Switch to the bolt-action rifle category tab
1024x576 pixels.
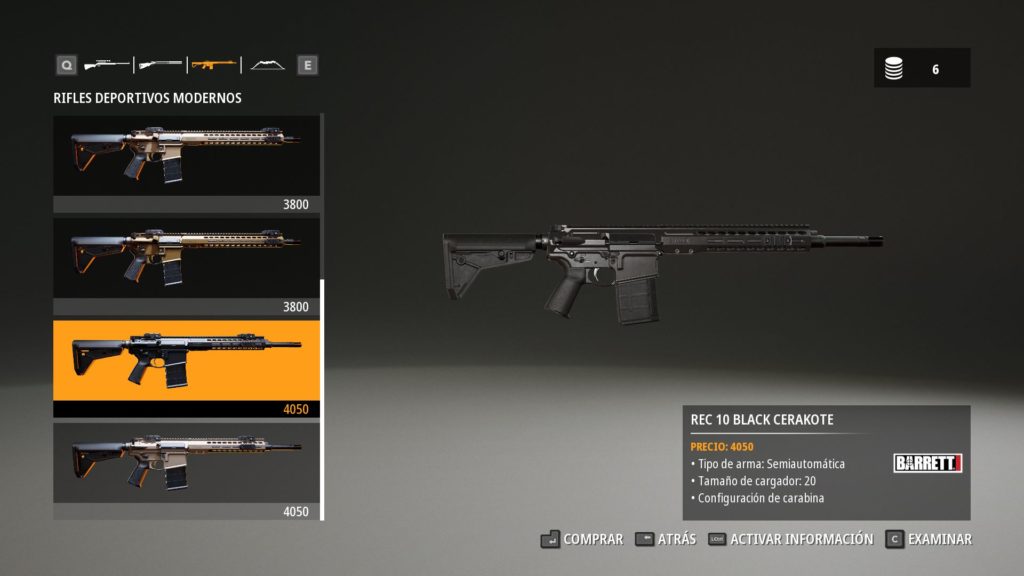click(107, 65)
